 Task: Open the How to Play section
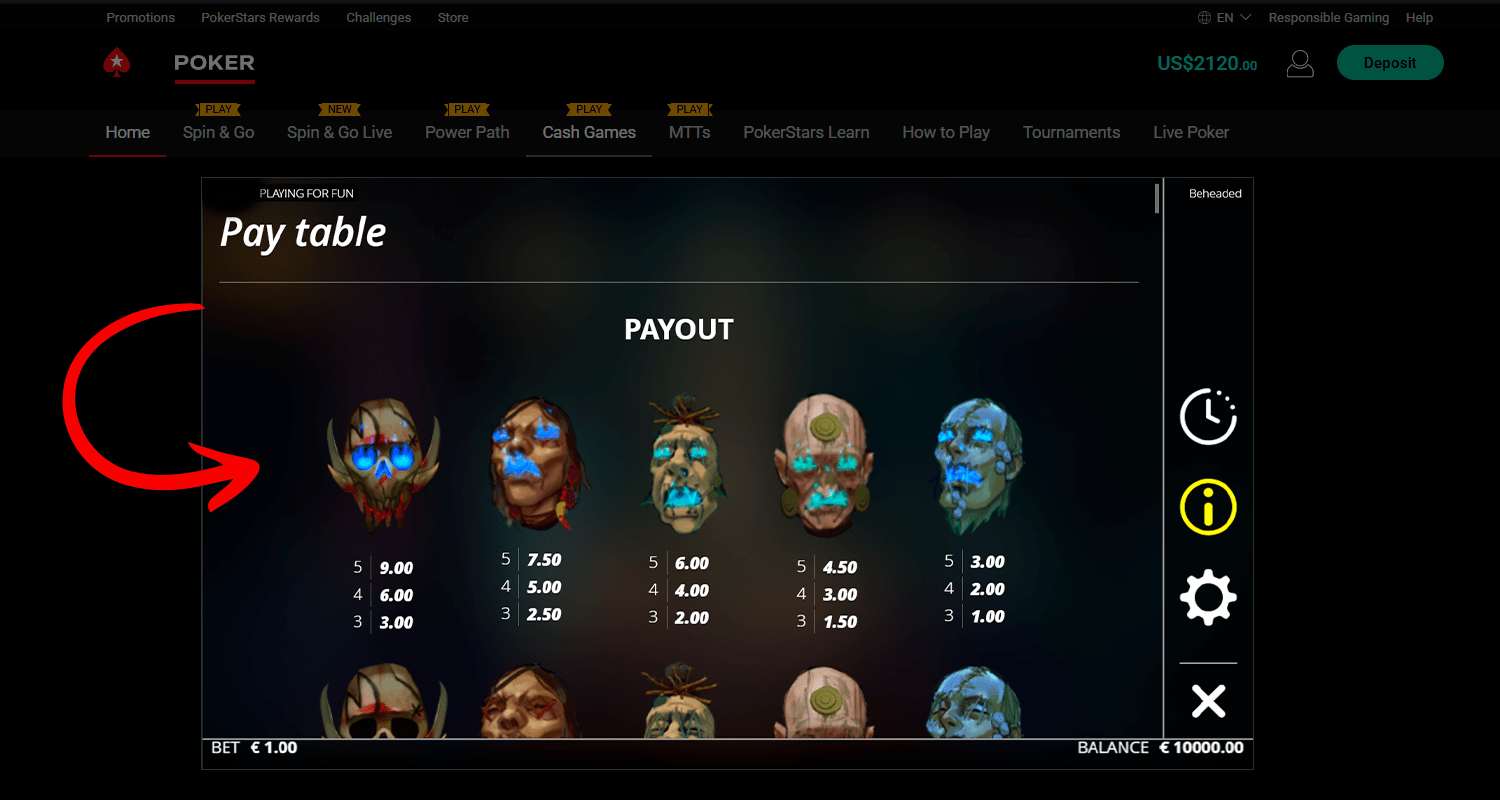[x=945, y=132]
